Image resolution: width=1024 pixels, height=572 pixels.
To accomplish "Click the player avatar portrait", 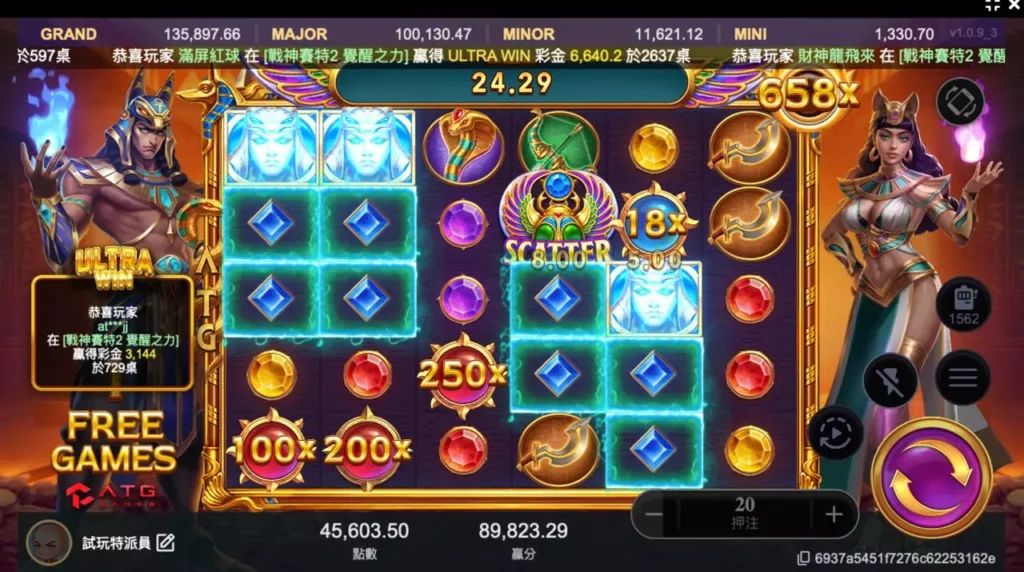I will pos(48,542).
